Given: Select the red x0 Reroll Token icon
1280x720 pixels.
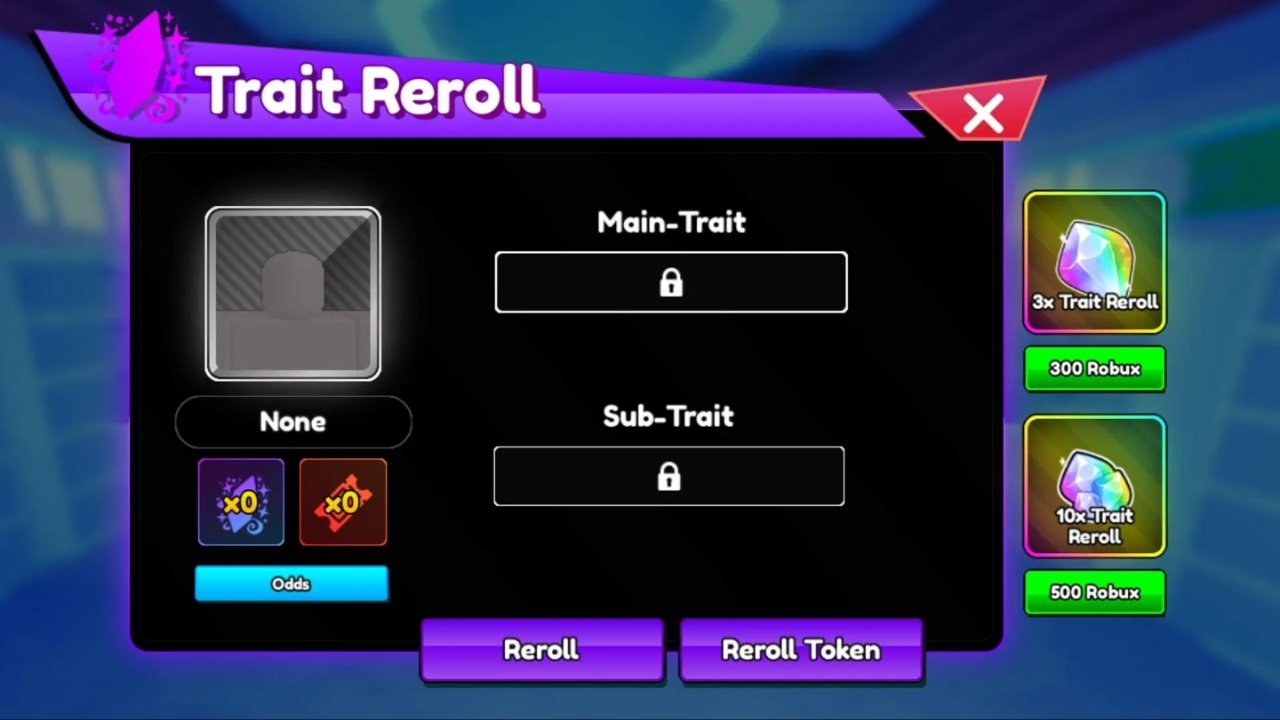Looking at the screenshot, I should (x=342, y=501).
